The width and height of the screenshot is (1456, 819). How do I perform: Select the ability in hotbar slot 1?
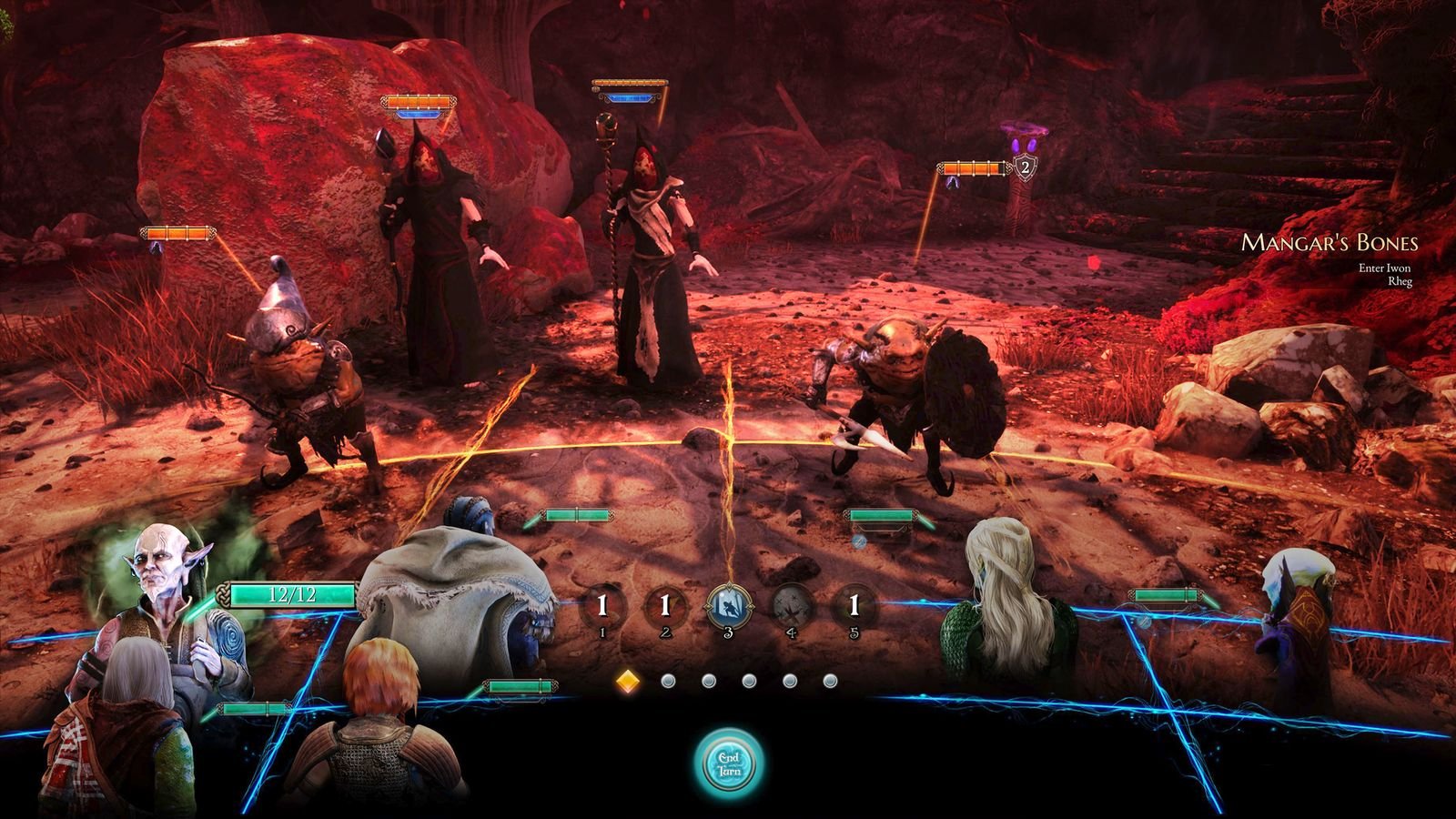click(603, 602)
